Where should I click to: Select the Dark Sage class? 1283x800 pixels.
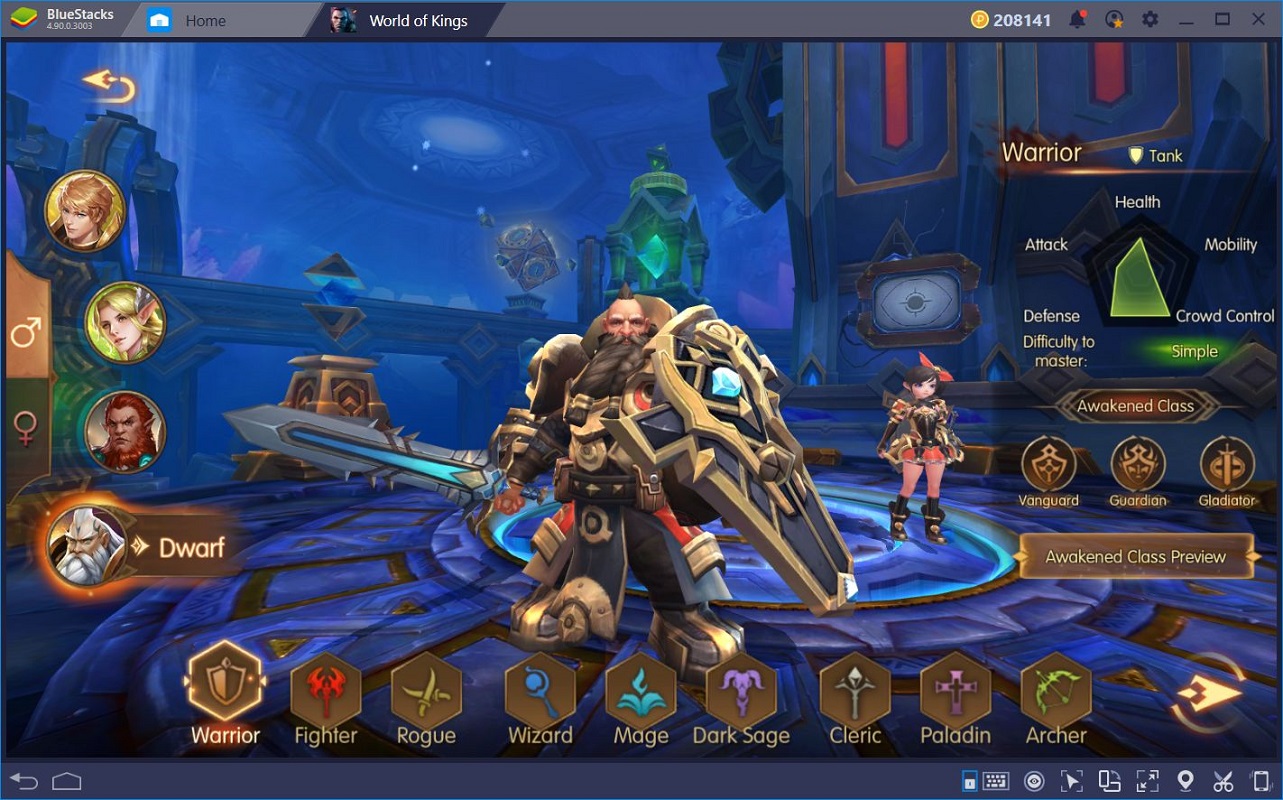[x=741, y=690]
